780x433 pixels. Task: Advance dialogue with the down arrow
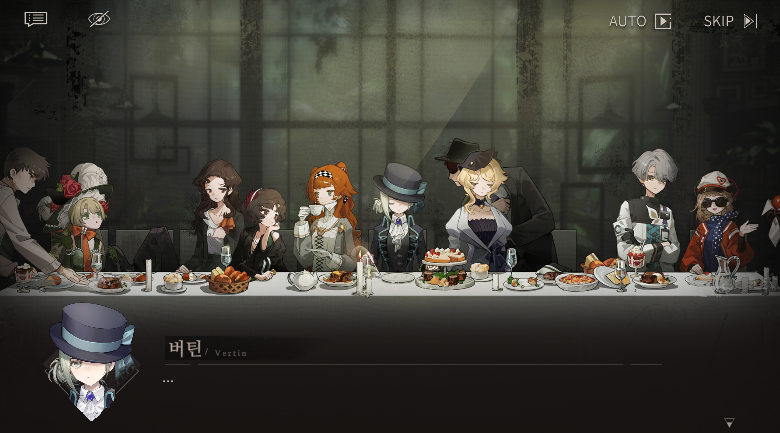(x=729, y=422)
